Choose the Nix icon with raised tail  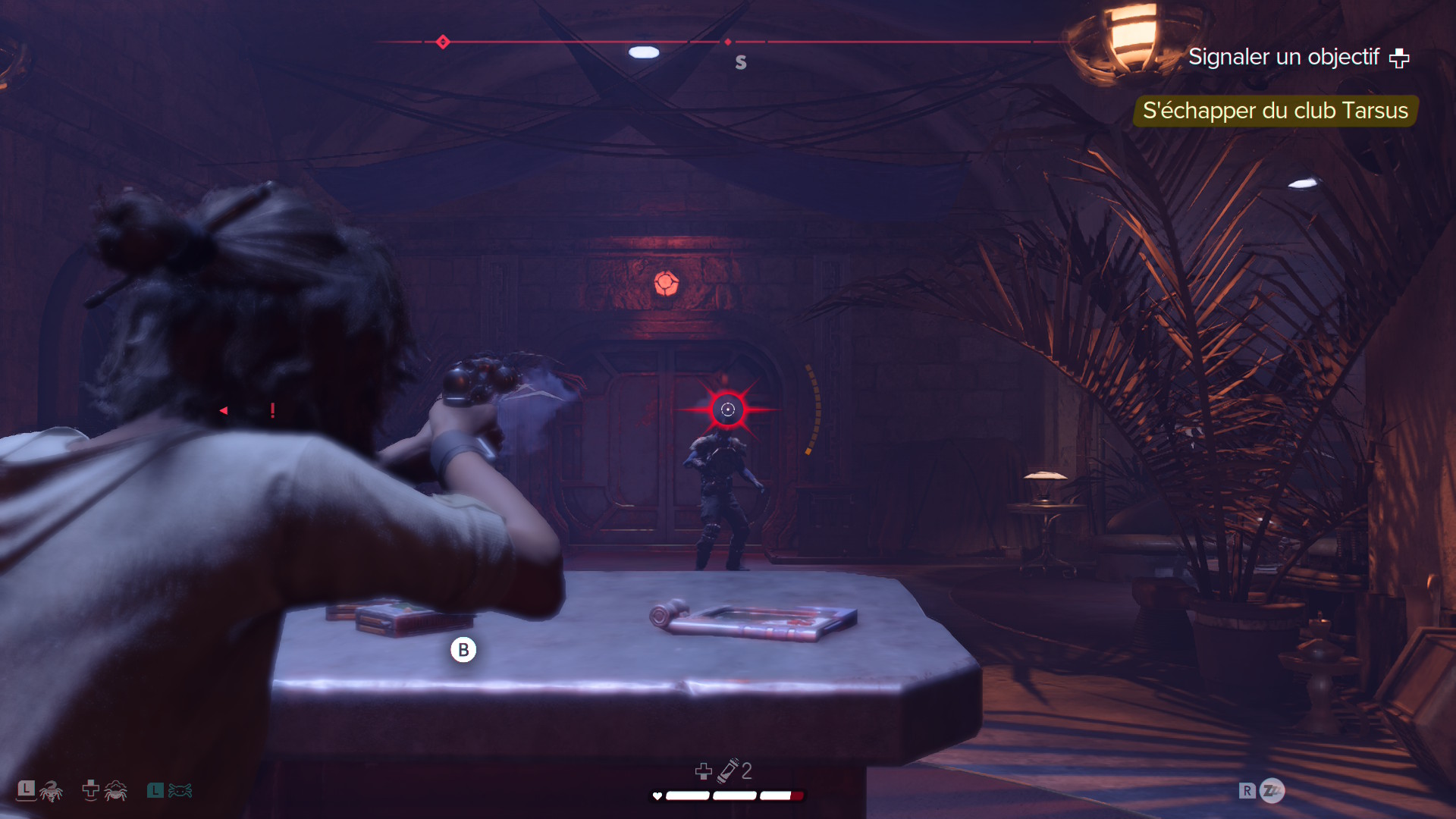coord(51,791)
